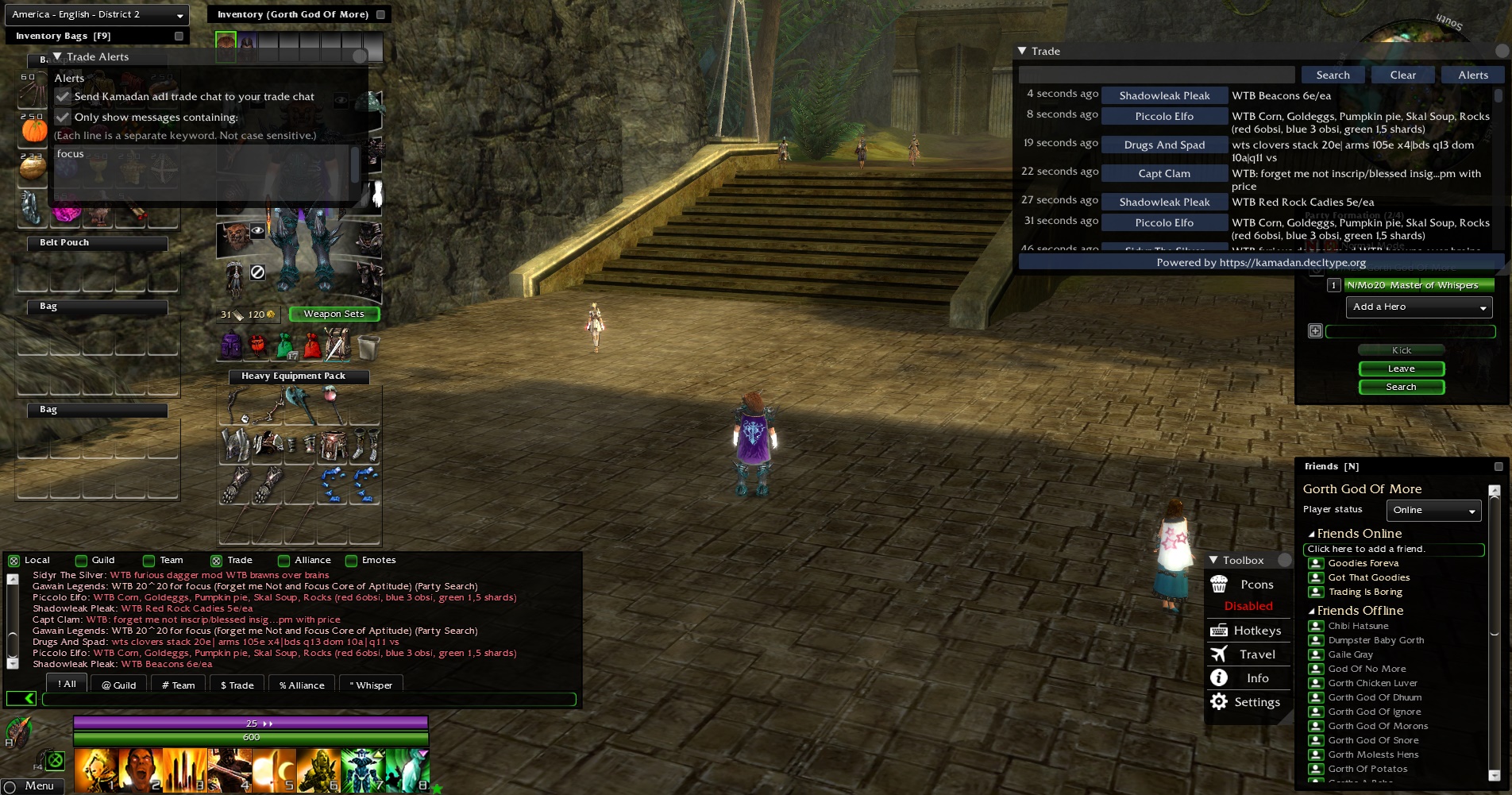Open the kamadan.decltype.org powered-by link
This screenshot has width=1512, height=795.
tap(1261, 262)
